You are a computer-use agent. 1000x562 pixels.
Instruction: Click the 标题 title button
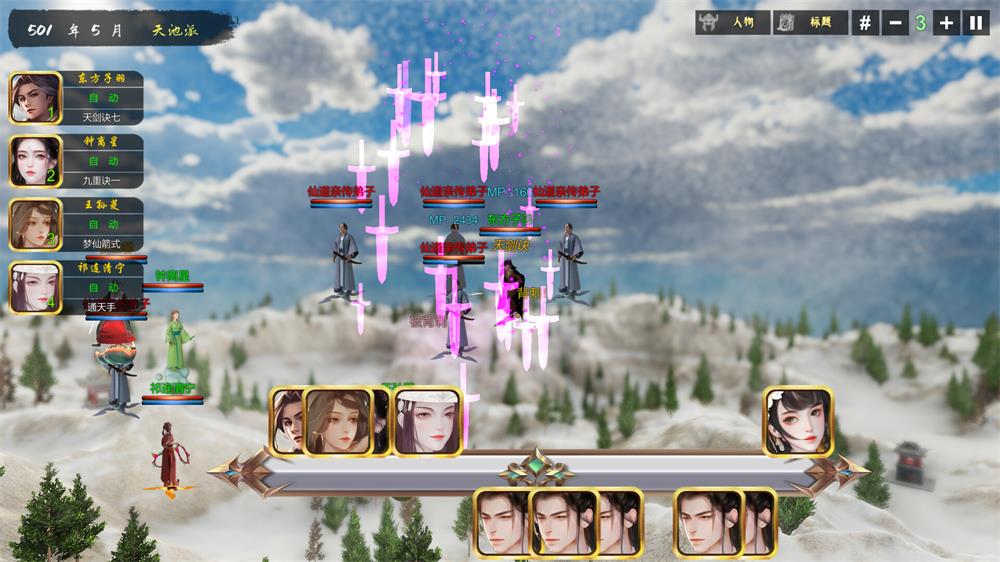[810, 22]
